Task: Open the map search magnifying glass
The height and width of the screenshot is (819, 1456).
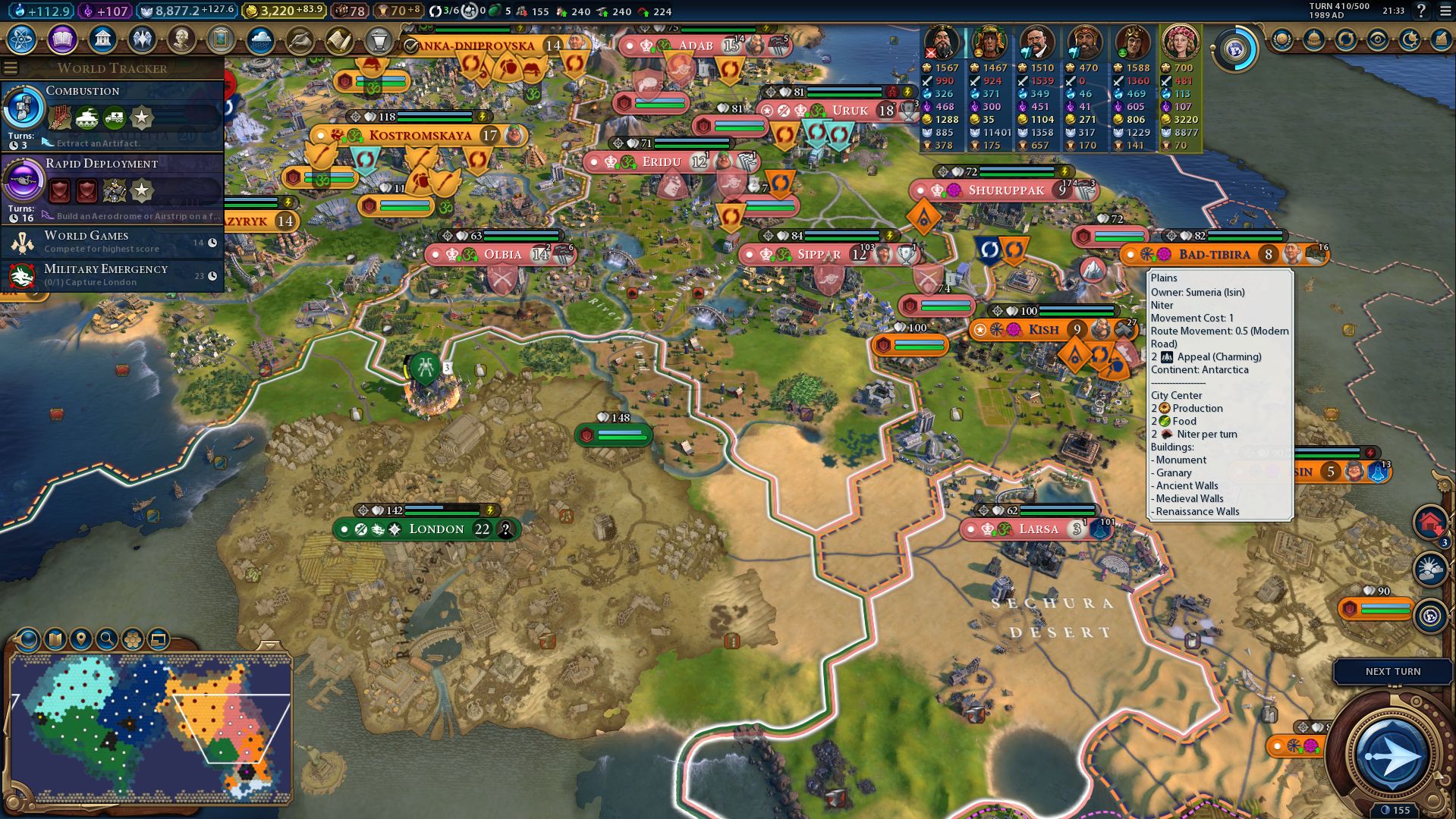Action: click(107, 639)
